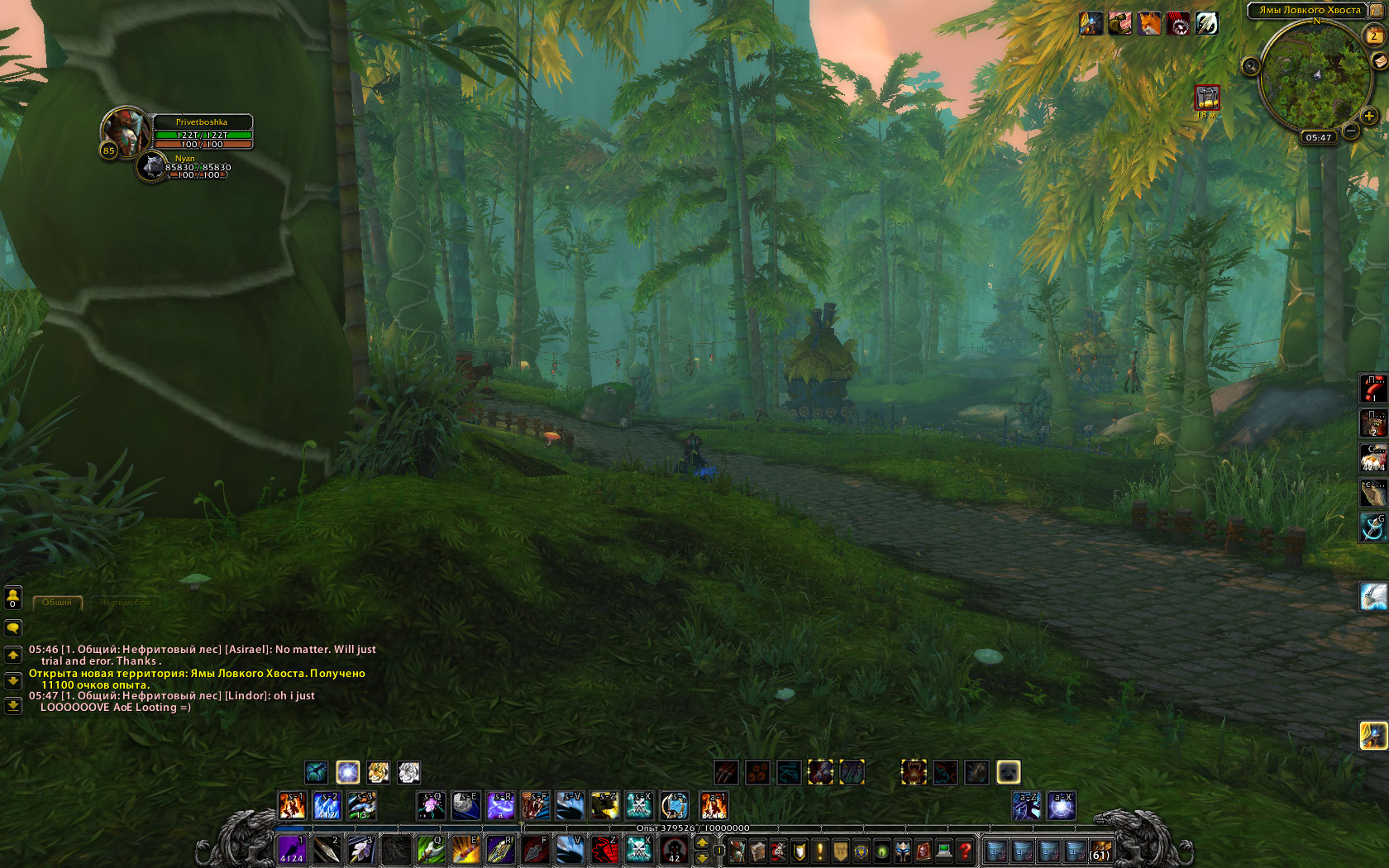Zoom in on the minimap
The image size is (1389, 868).
[1369, 116]
